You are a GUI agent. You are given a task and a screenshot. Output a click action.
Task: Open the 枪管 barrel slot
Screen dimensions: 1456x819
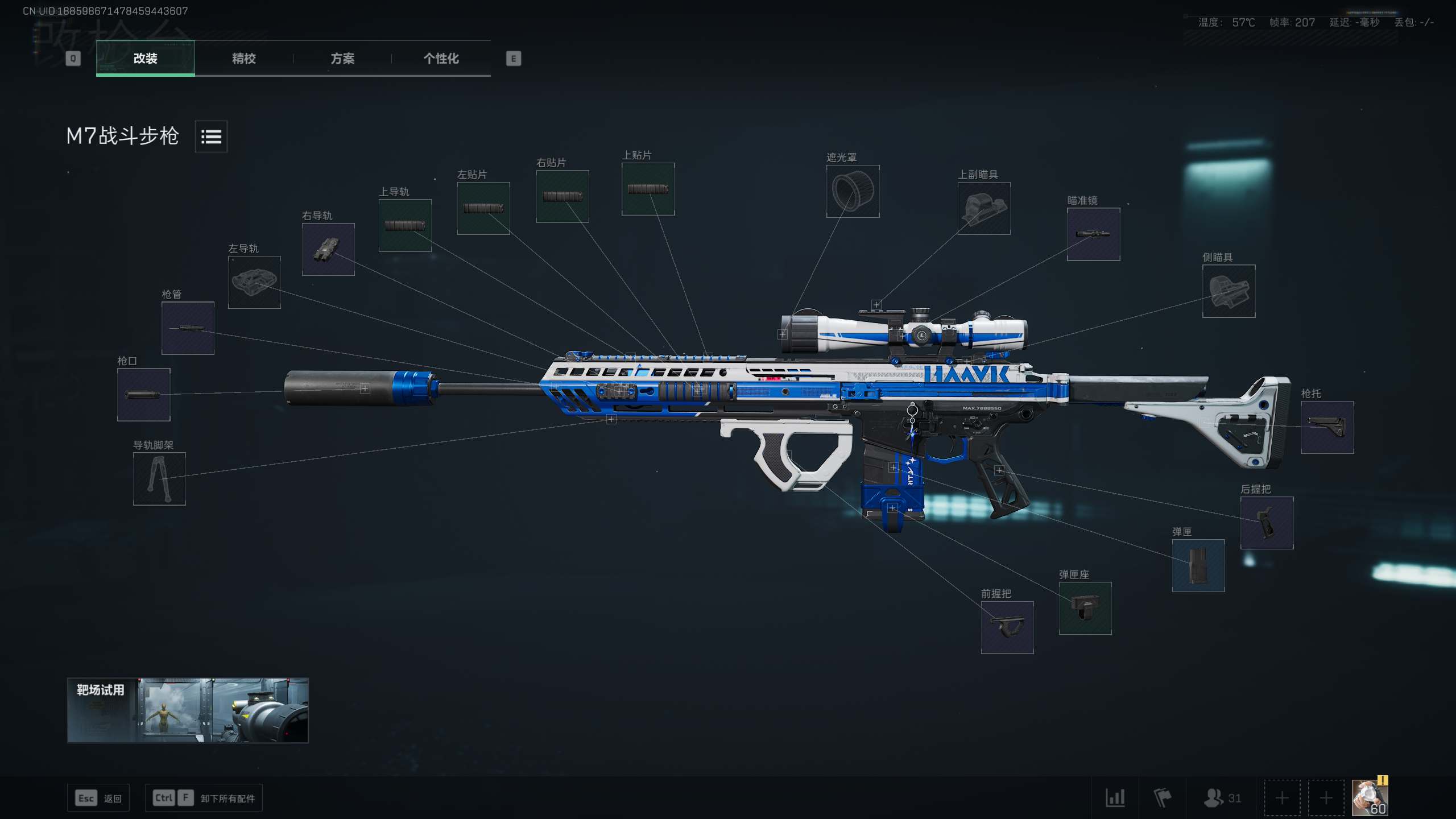tap(188, 328)
